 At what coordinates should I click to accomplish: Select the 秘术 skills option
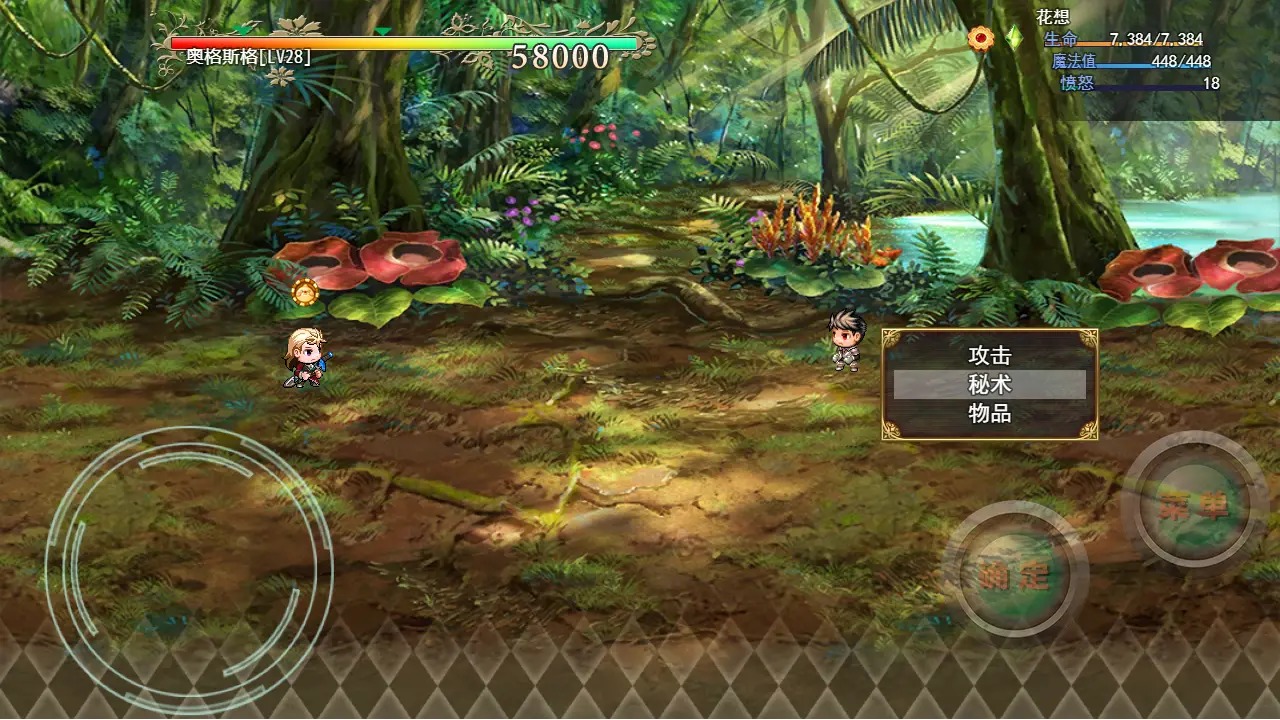(989, 385)
